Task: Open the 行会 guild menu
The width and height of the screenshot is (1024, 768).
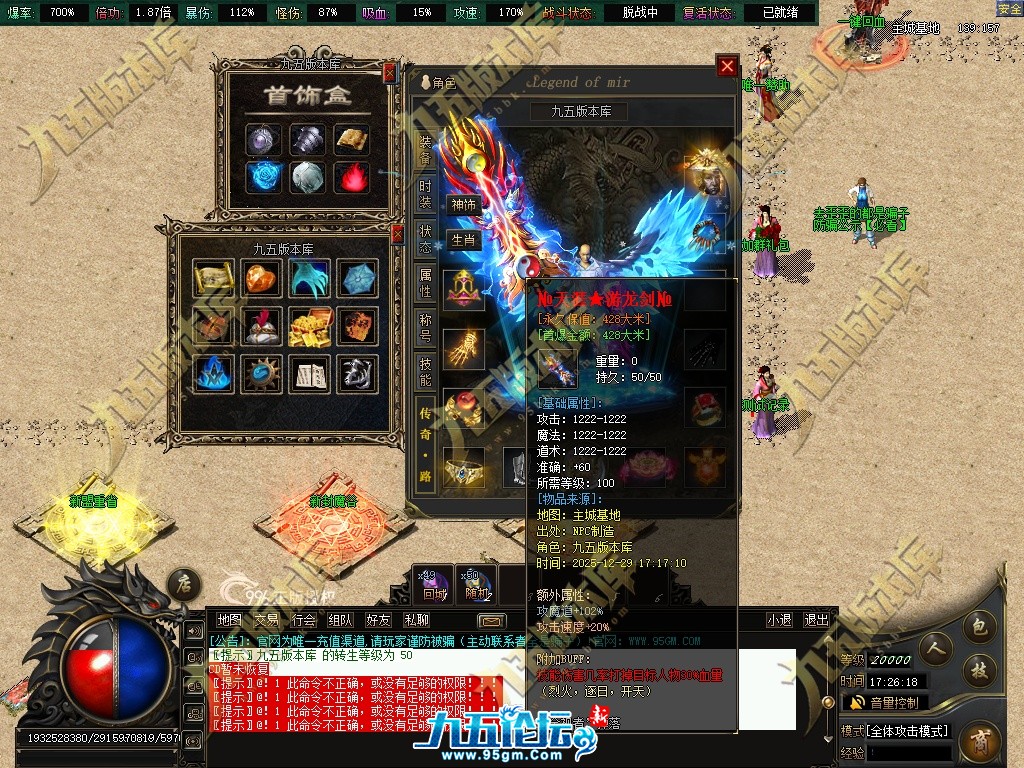Action: pos(304,620)
